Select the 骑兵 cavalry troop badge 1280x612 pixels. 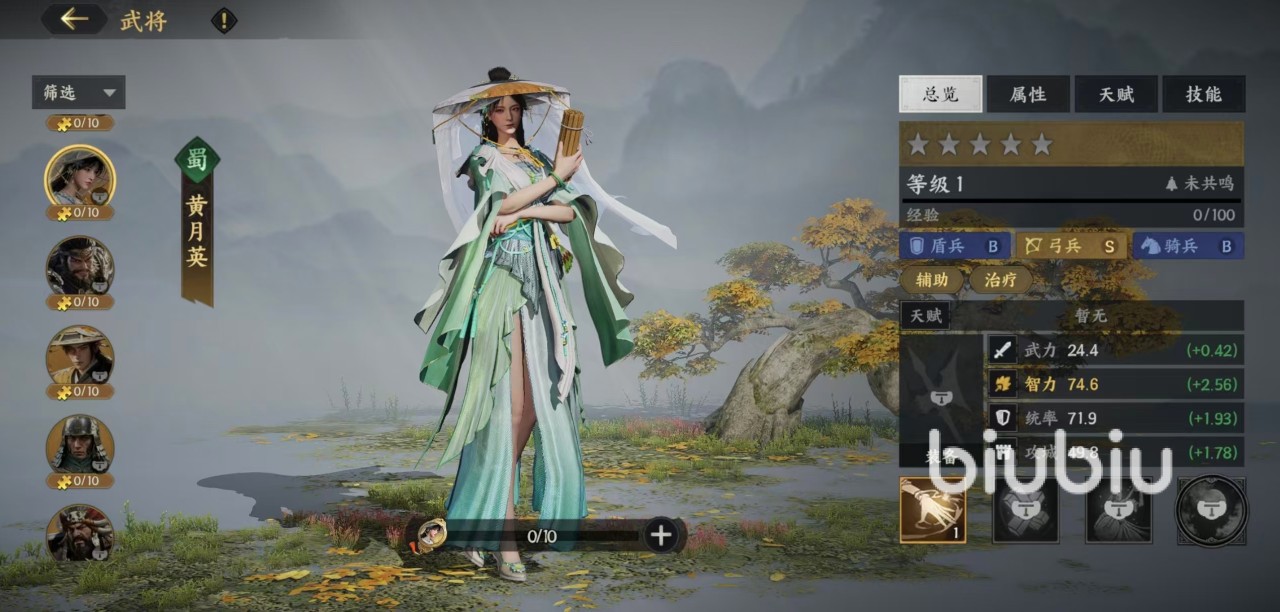pos(1188,246)
